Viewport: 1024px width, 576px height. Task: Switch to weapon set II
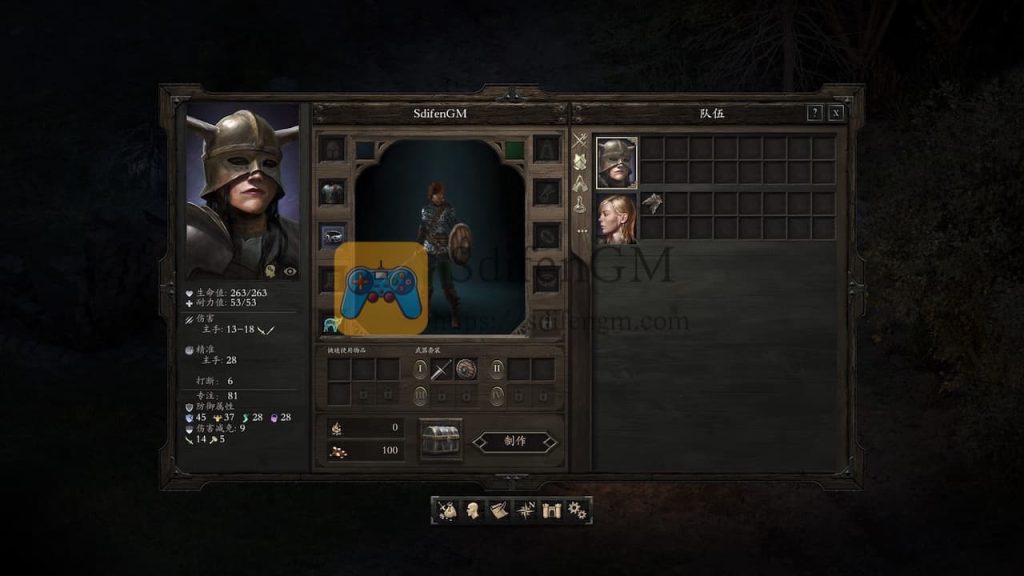pos(497,369)
